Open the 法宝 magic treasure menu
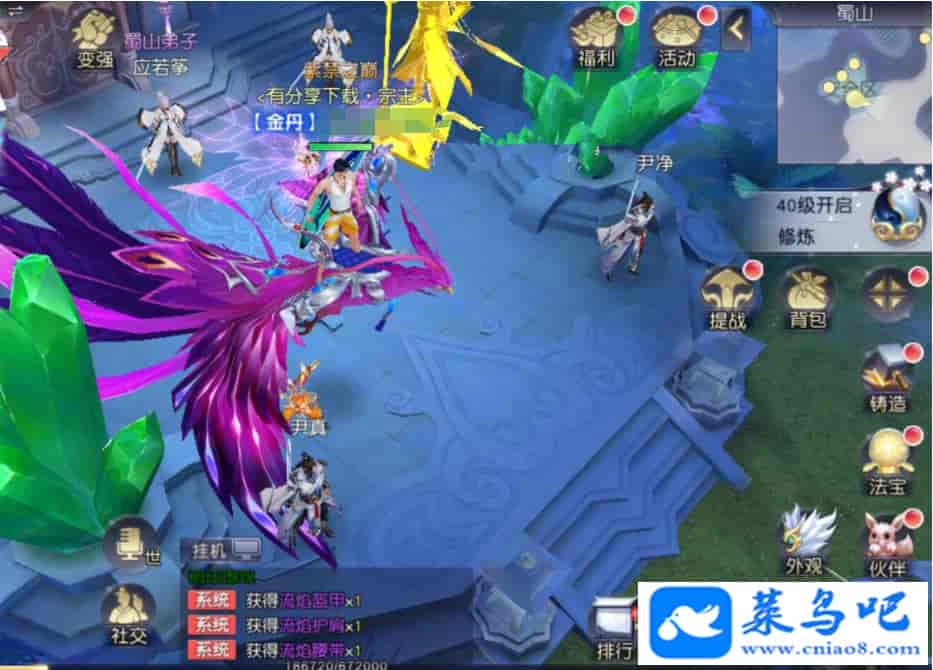This screenshot has width=933, height=670. coord(888,461)
